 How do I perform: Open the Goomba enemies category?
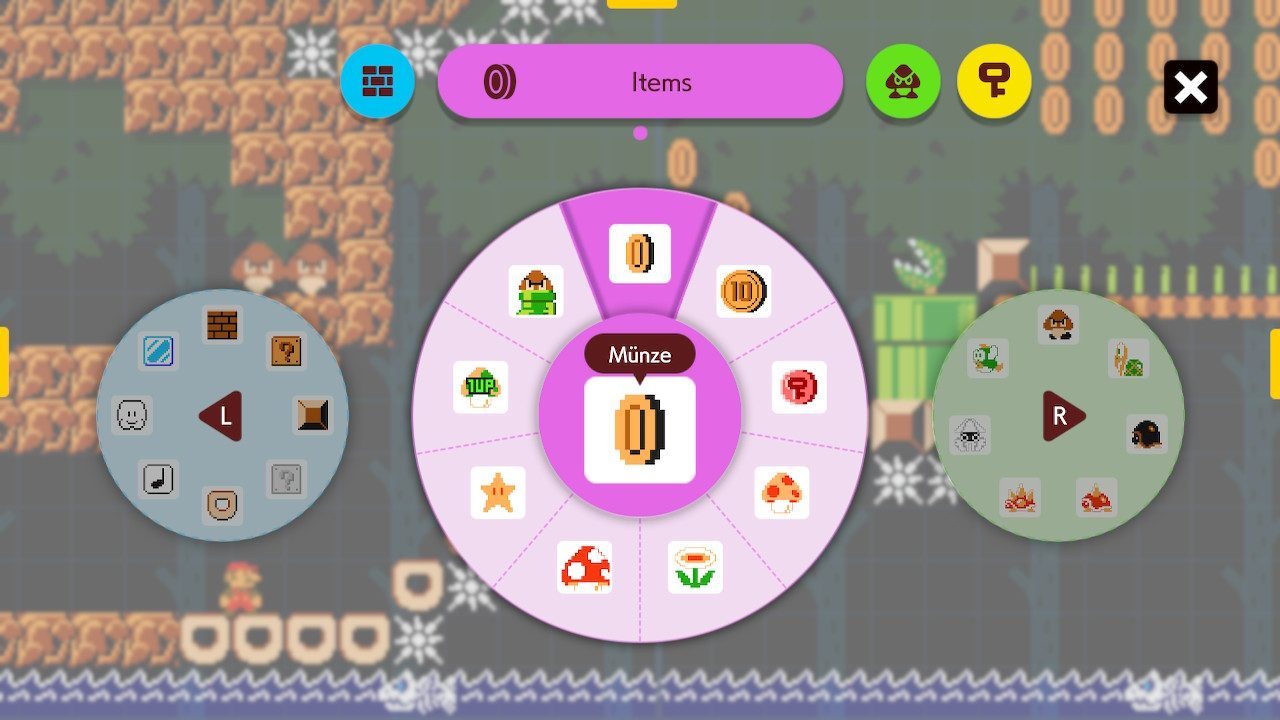point(903,81)
